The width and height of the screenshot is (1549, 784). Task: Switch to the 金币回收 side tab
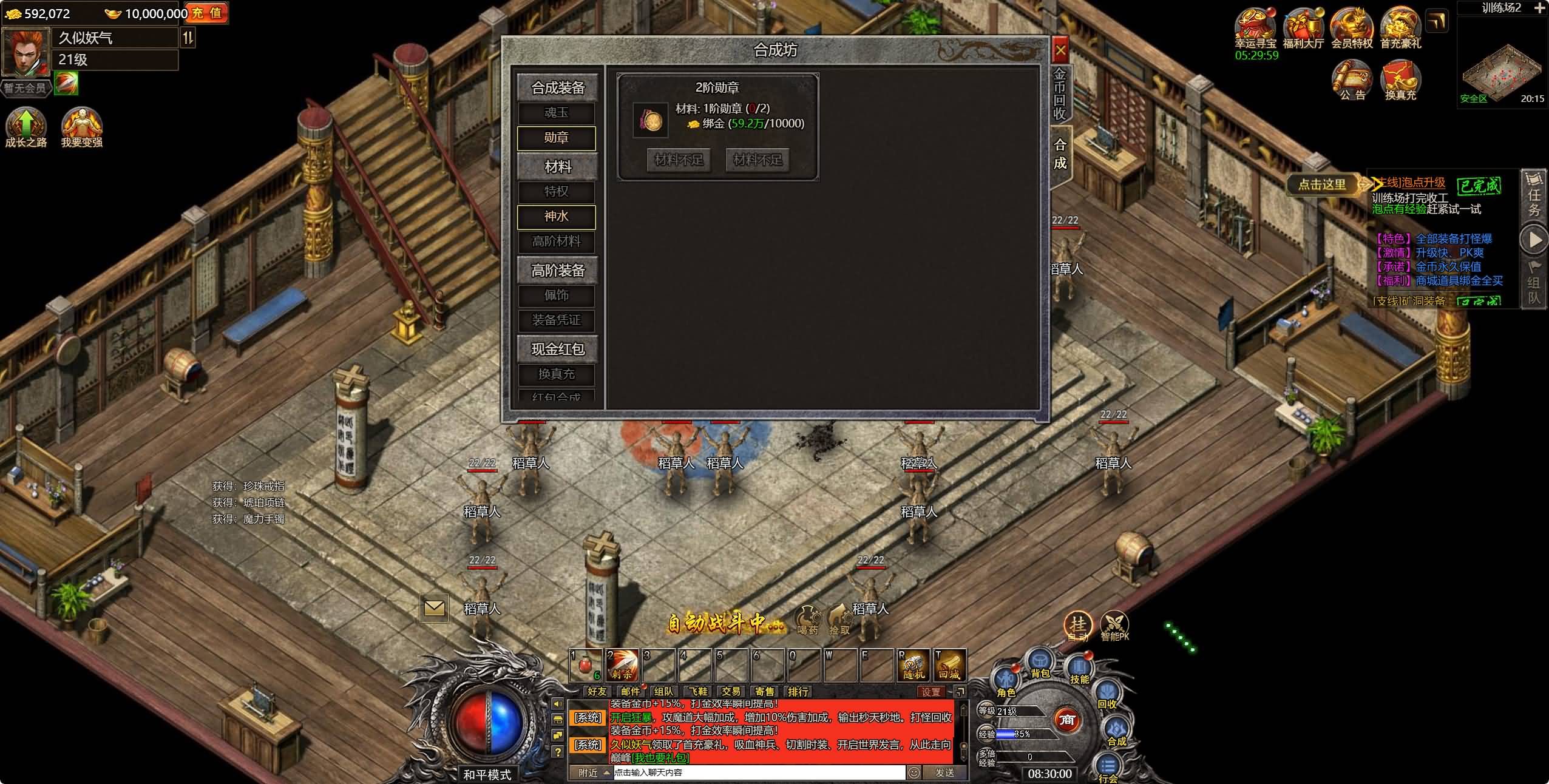click(1060, 94)
